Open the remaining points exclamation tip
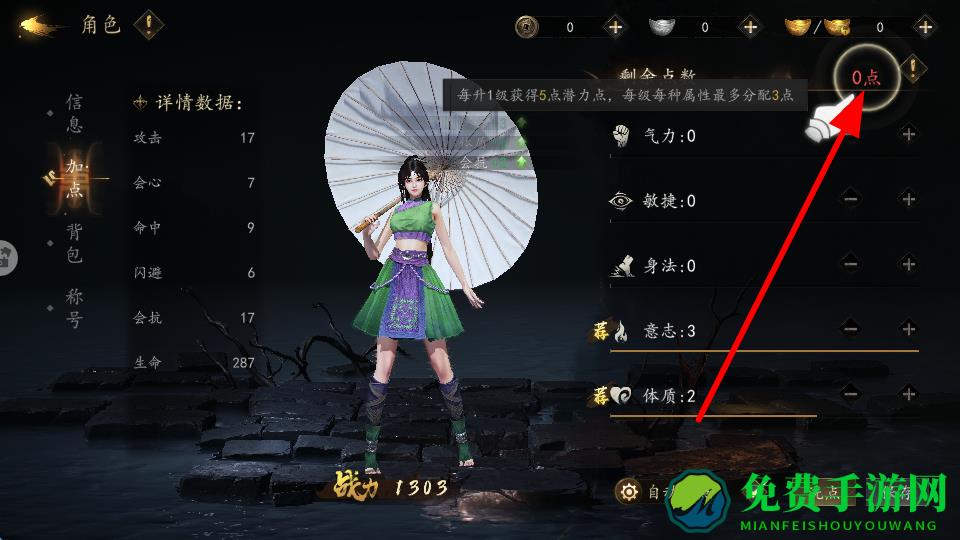Viewport: 960px width, 540px height. point(912,69)
